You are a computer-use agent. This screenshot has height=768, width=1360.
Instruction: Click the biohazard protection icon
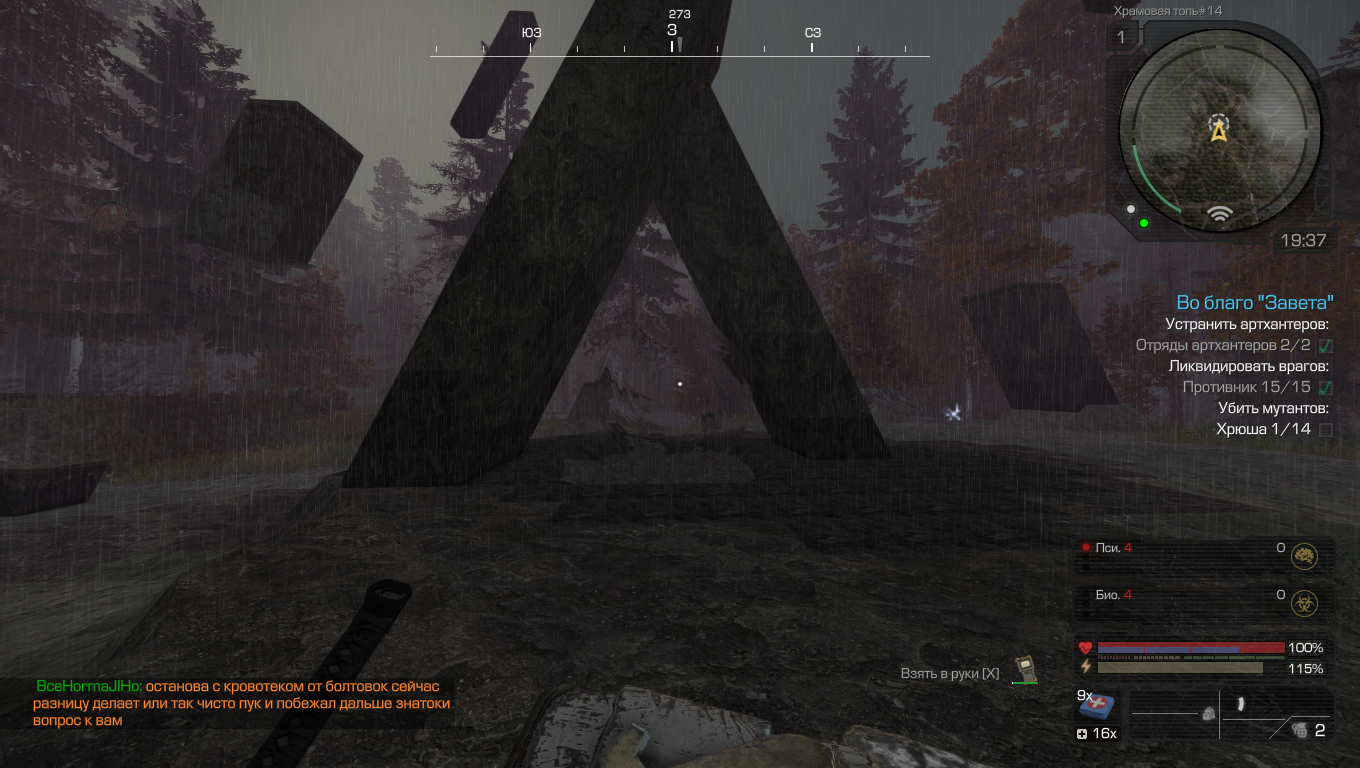pos(1303,602)
